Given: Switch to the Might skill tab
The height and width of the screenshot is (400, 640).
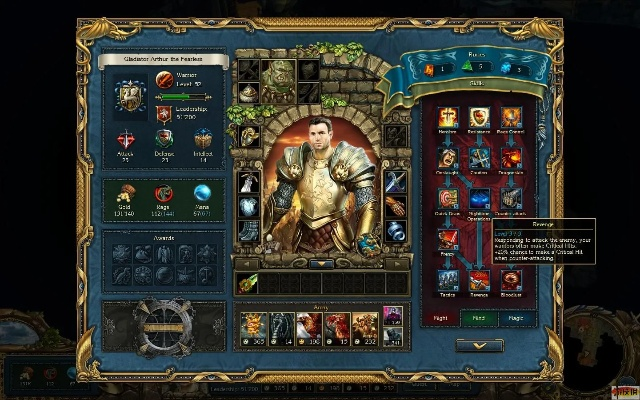Looking at the screenshot, I should click(441, 317).
